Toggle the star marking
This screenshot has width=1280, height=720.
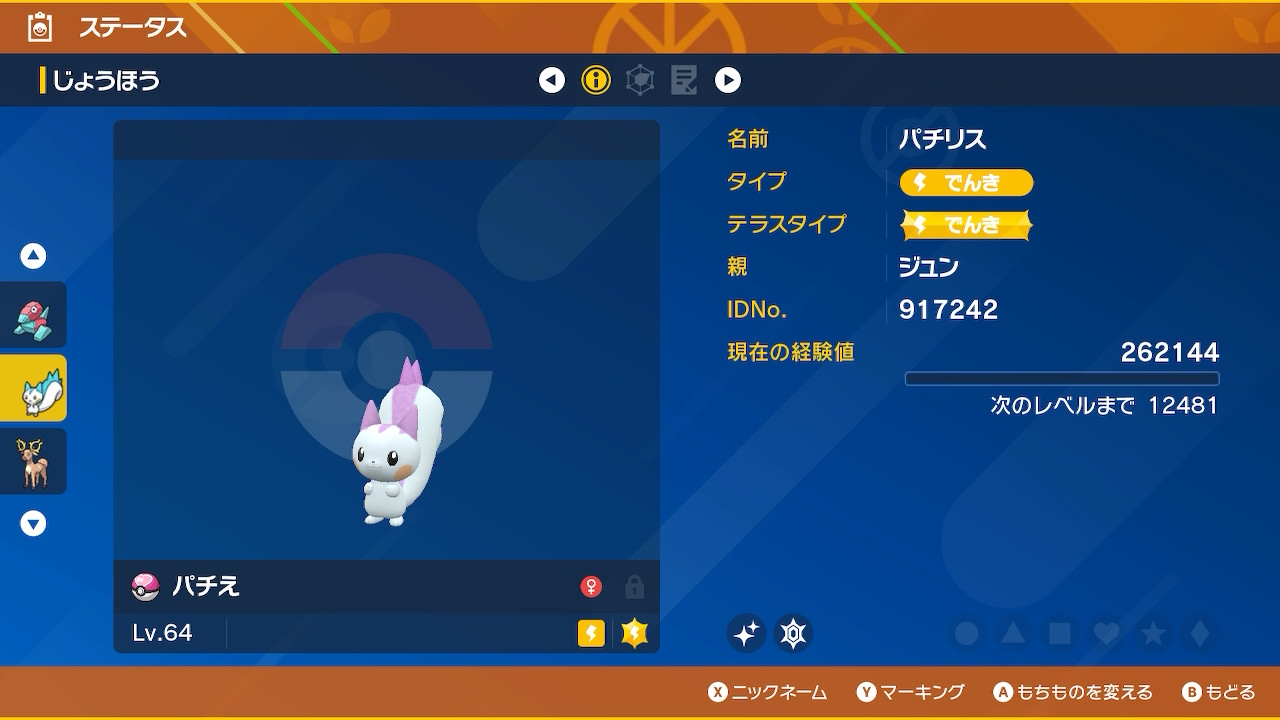[1153, 633]
